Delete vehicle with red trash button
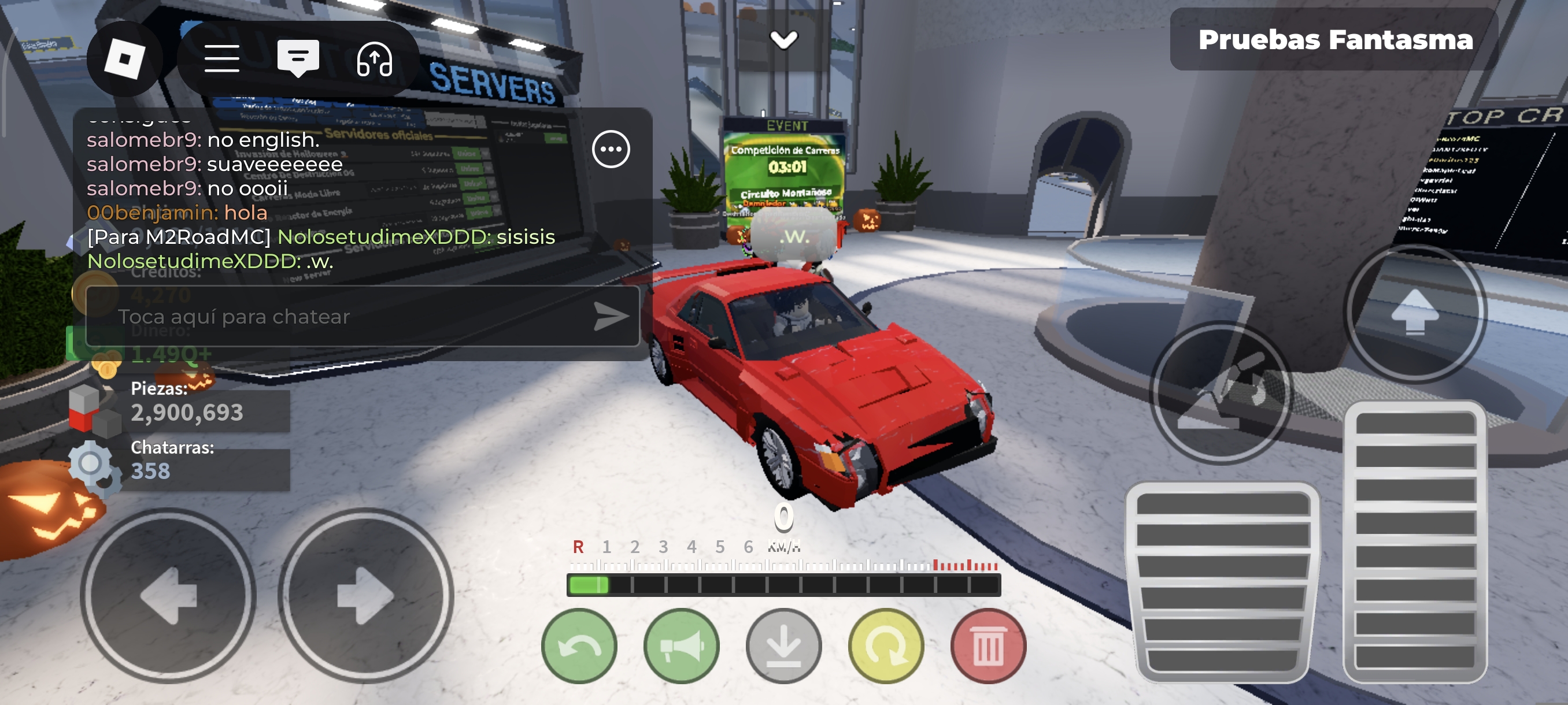This screenshot has width=1568, height=705. tap(988, 646)
